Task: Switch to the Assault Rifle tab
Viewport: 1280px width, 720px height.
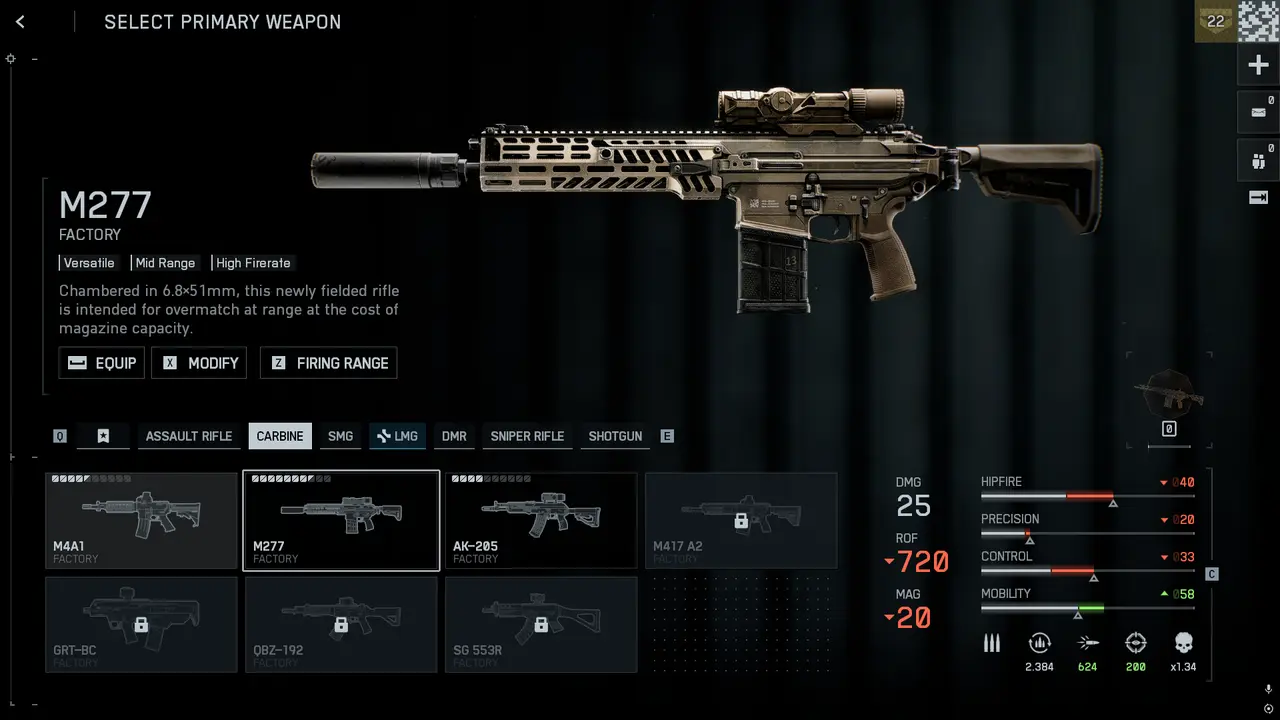Action: click(x=189, y=436)
